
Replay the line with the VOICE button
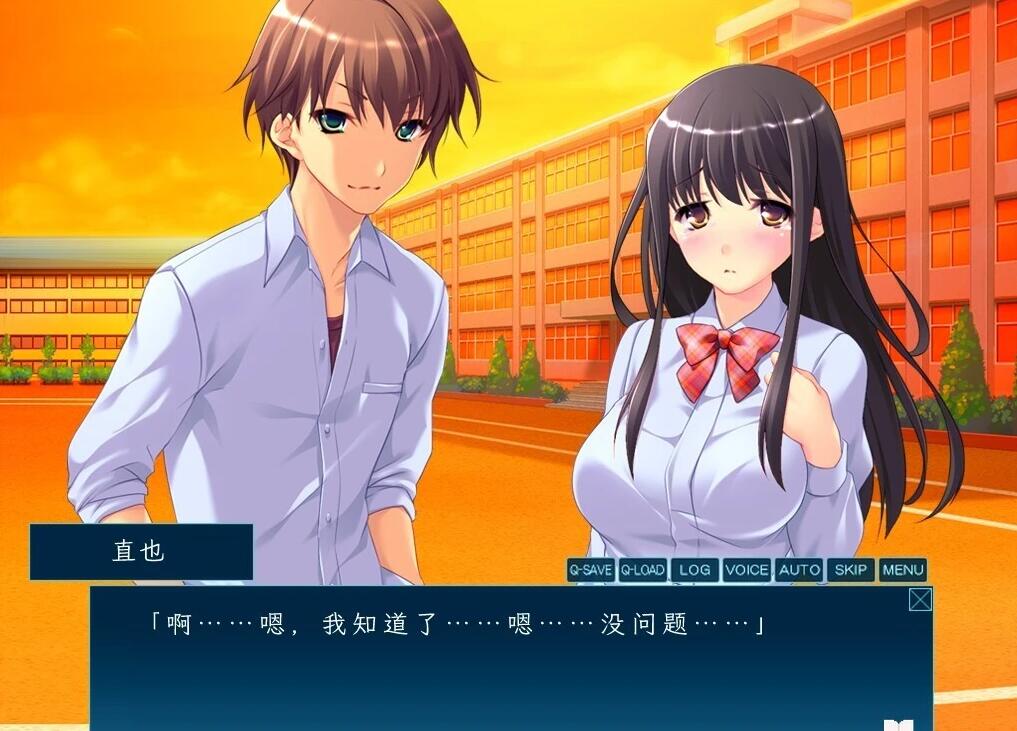[x=747, y=570]
